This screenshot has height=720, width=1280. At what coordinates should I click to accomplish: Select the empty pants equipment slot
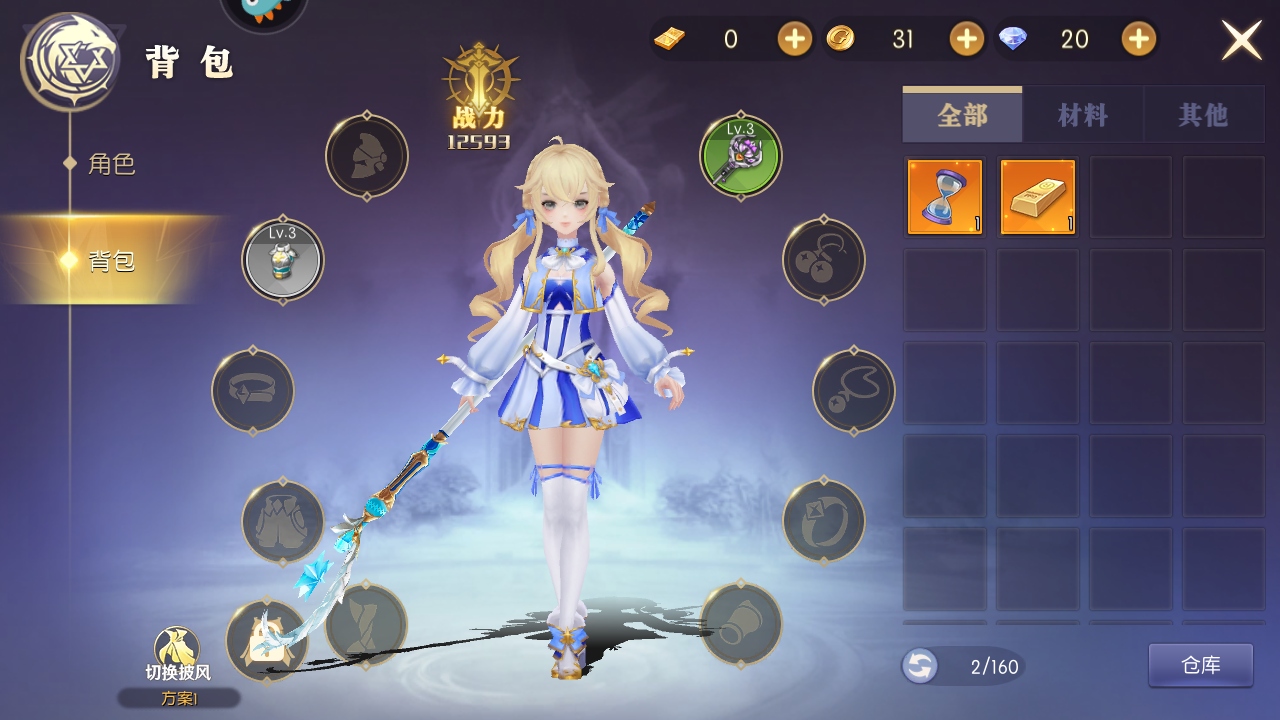point(283,521)
